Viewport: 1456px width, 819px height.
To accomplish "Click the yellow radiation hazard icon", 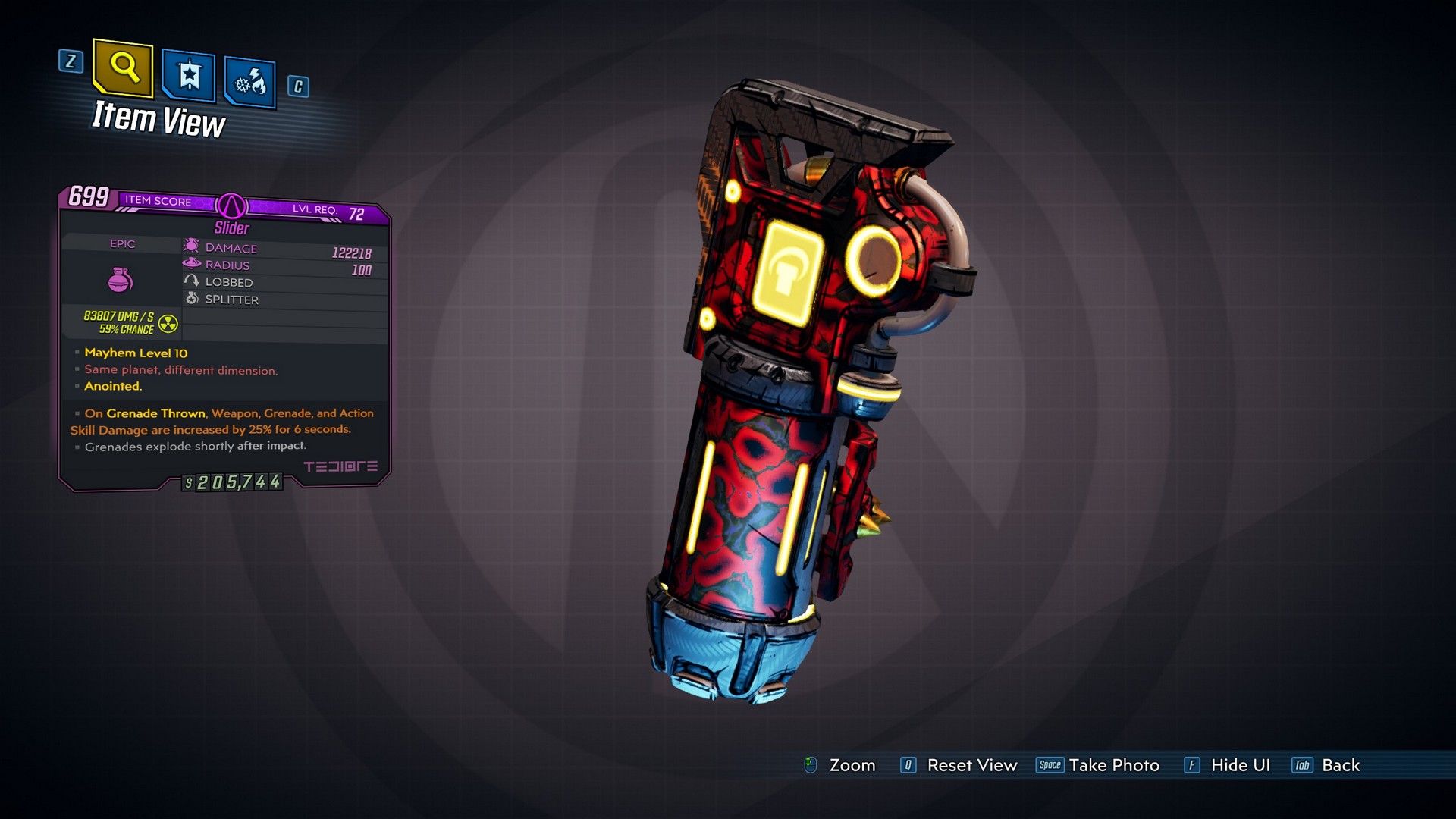I will (168, 322).
